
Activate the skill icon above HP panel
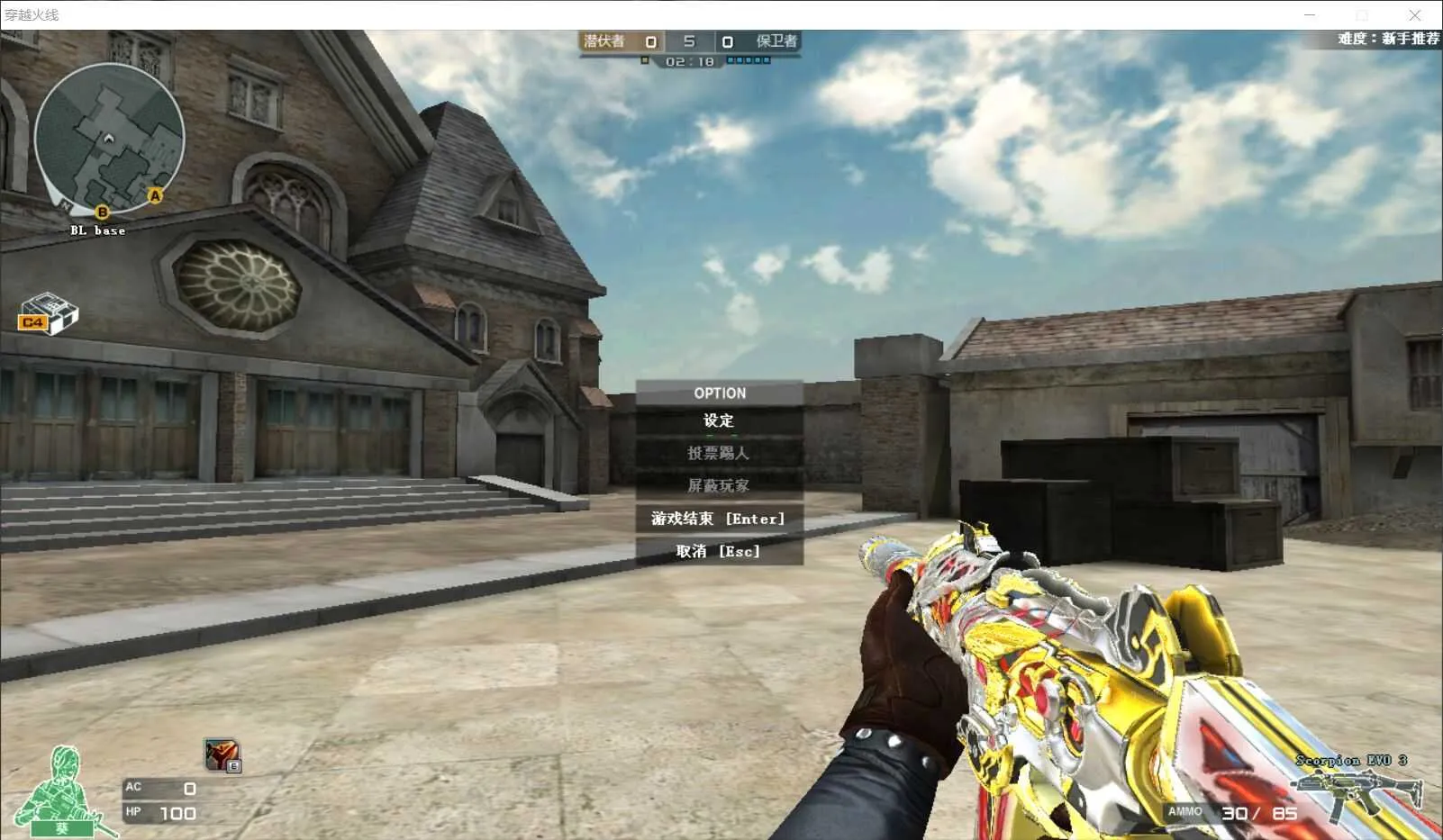click(222, 754)
